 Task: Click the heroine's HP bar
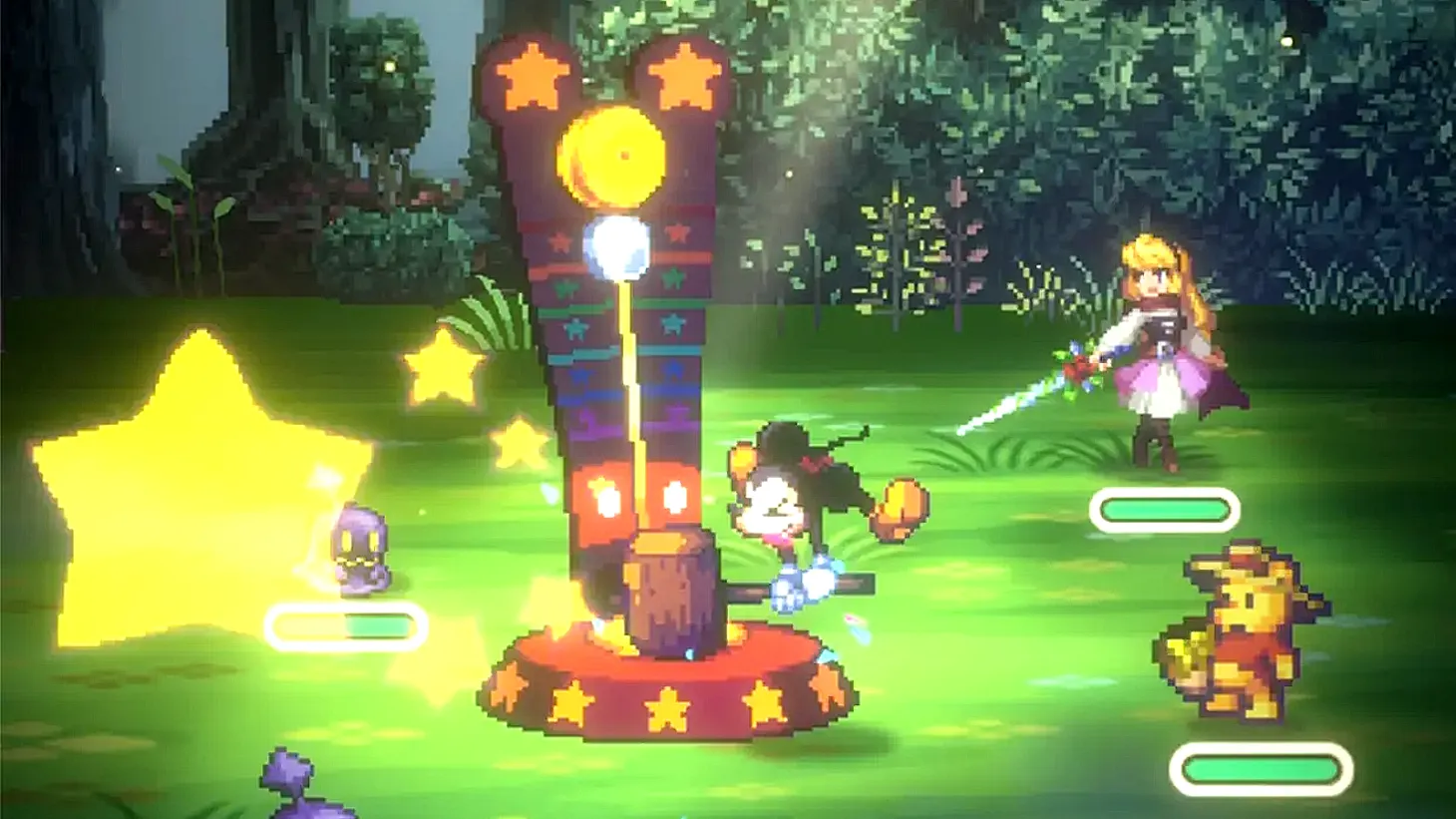pos(1163,511)
